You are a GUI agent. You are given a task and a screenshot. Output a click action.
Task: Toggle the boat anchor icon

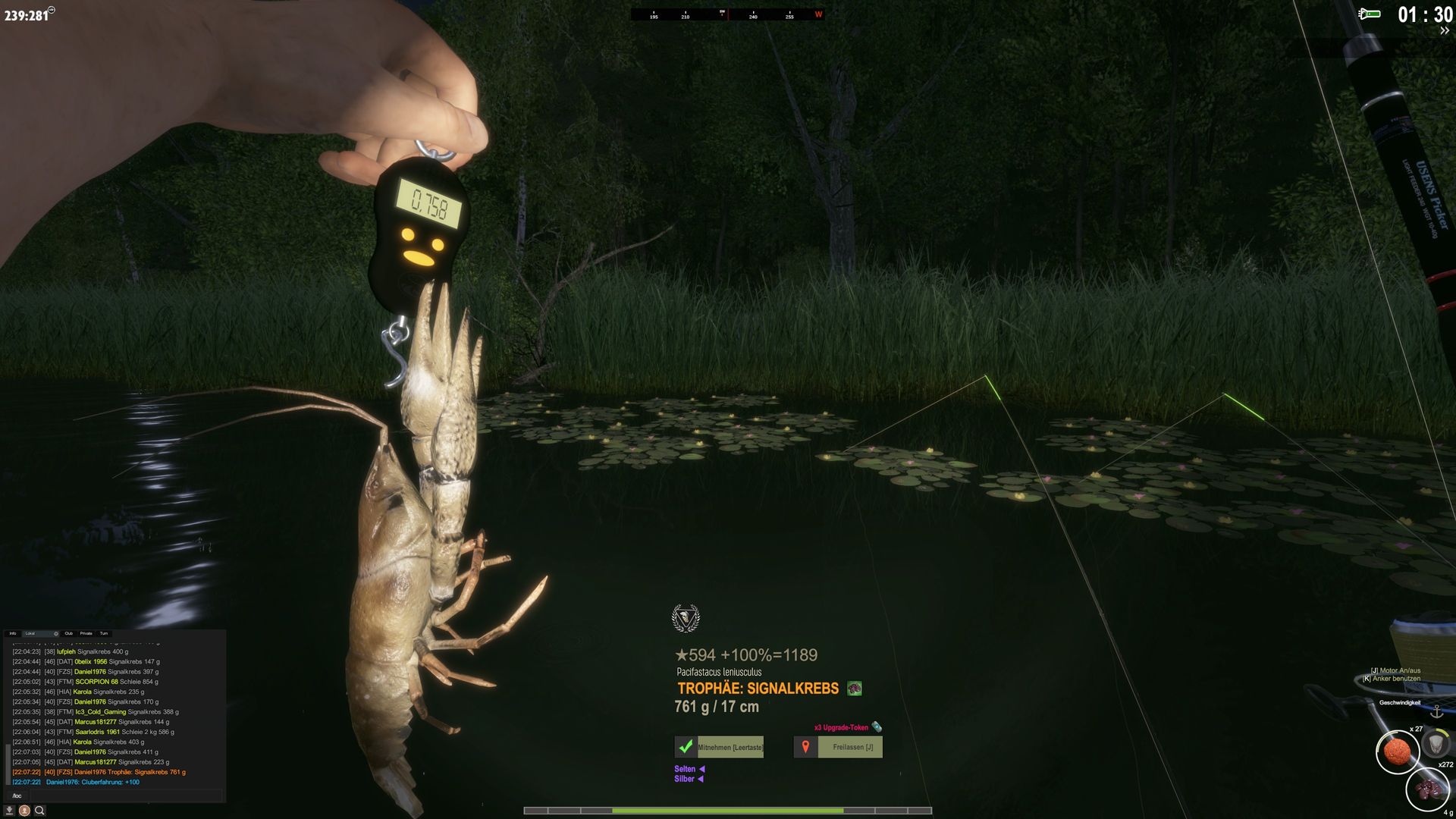point(1436,712)
